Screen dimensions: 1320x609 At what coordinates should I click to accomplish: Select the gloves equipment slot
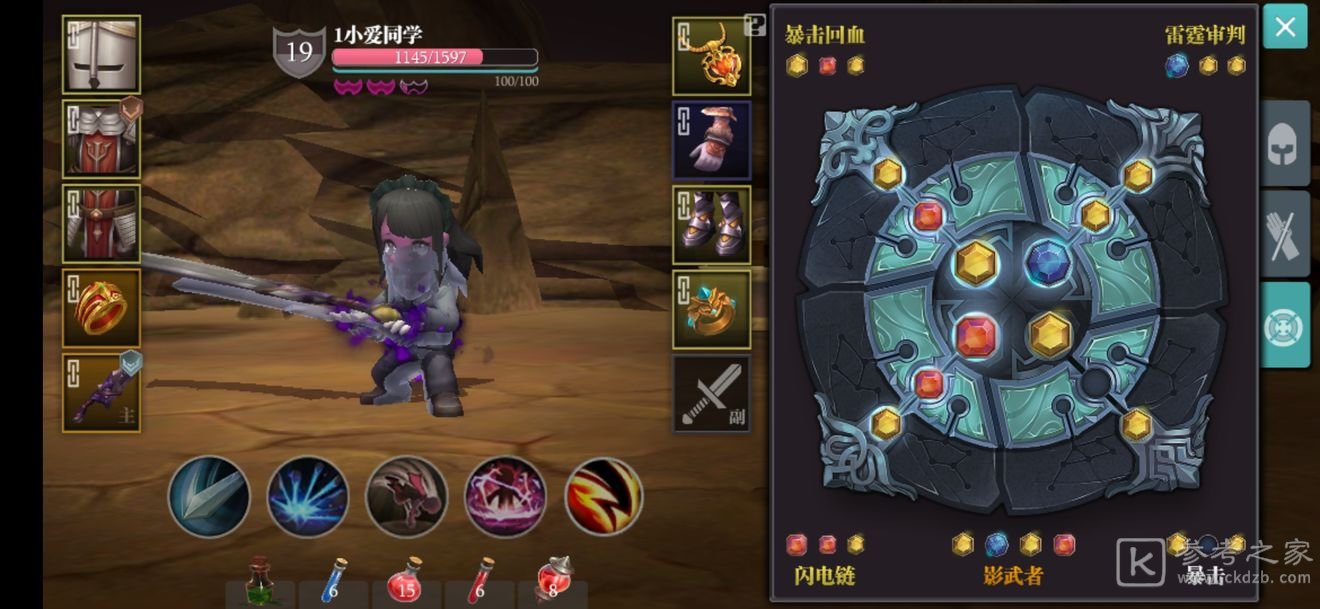(x=711, y=140)
